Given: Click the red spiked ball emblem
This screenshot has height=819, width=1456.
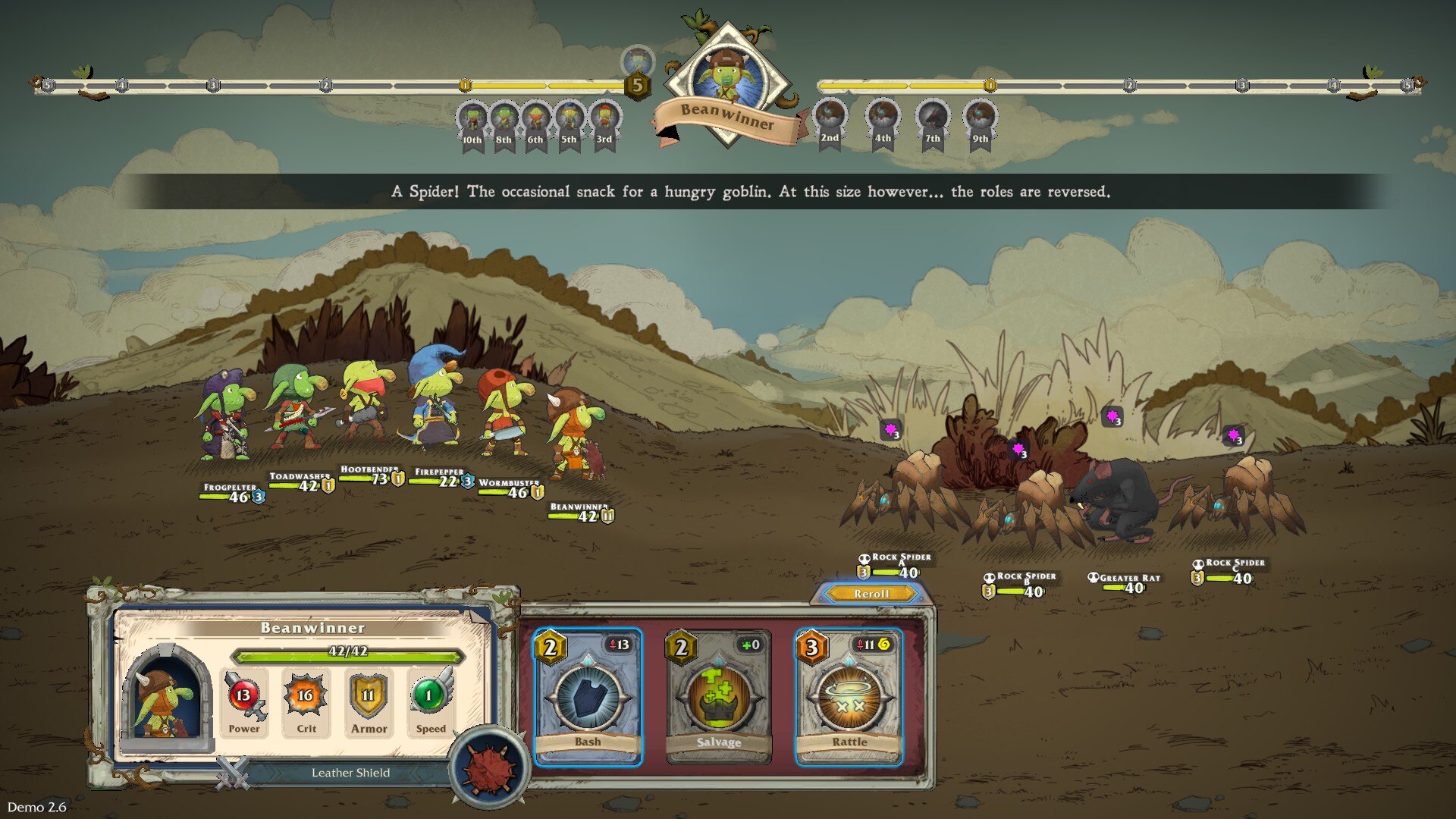Looking at the screenshot, I should 489,767.
